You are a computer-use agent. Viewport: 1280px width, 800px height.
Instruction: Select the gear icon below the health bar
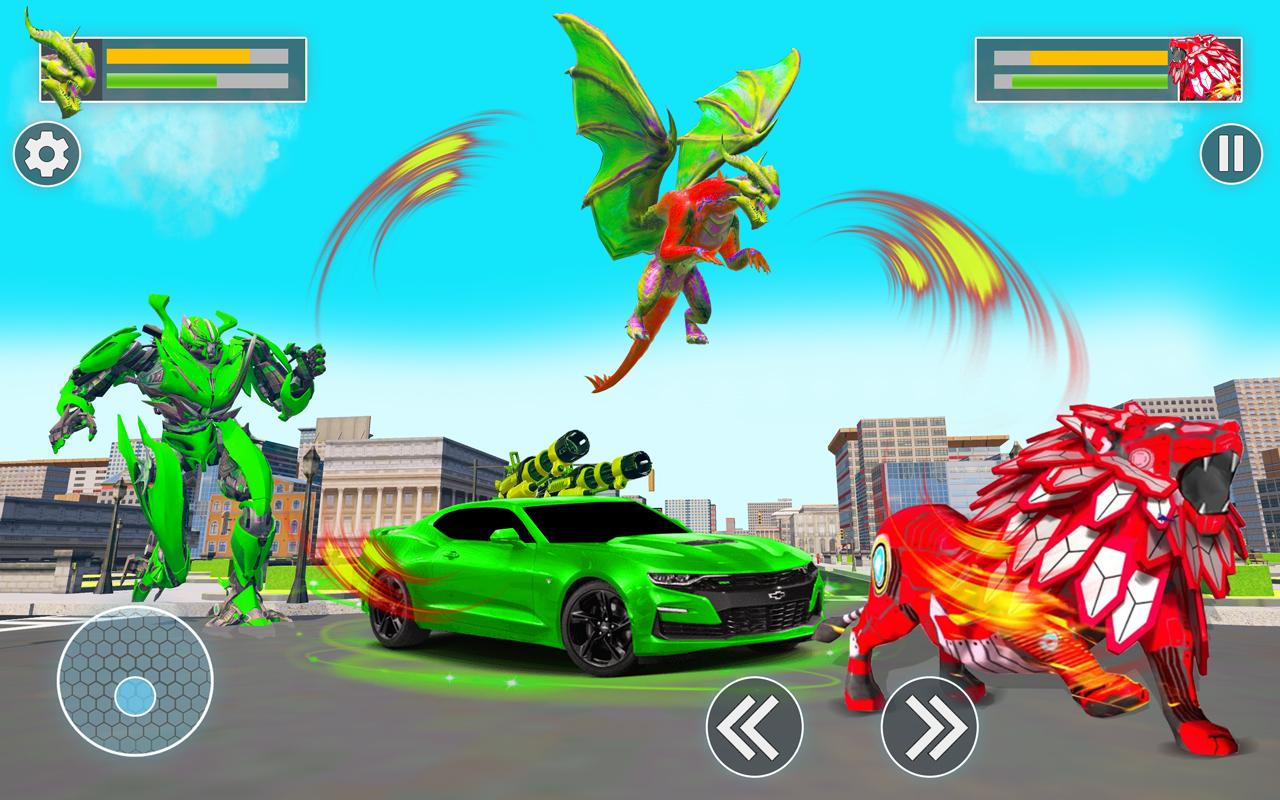45,153
